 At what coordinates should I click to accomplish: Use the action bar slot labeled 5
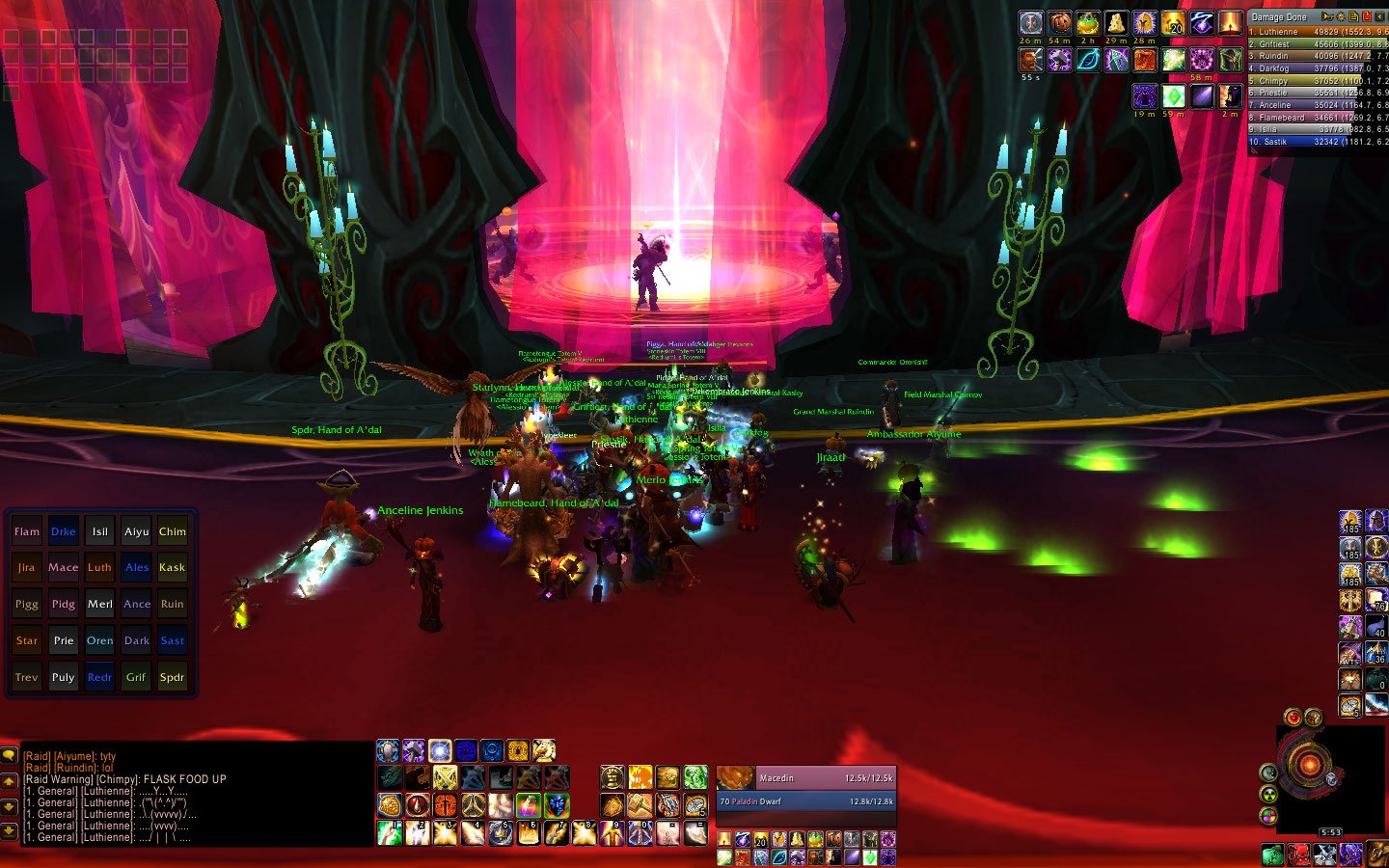(501, 833)
